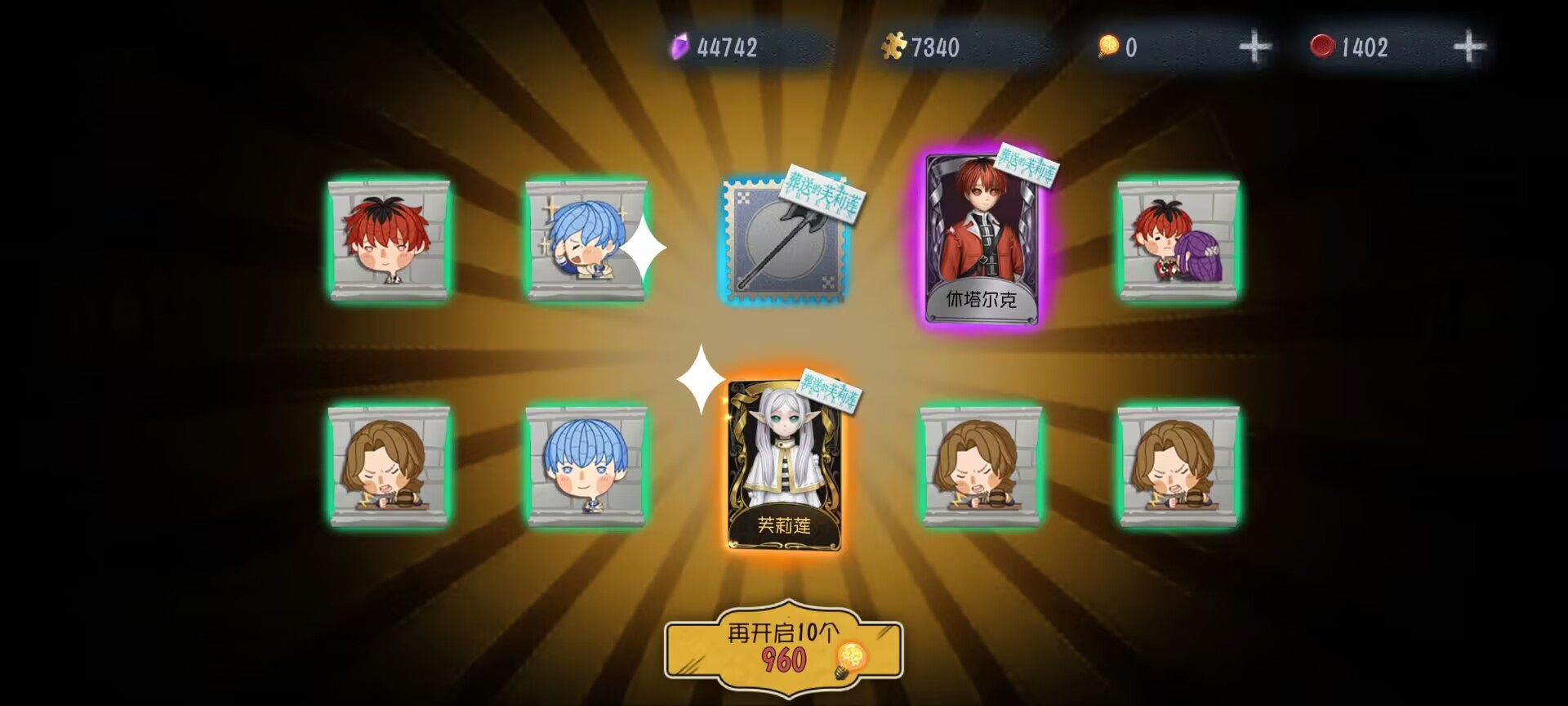Select the 休塔尔克 purple costume card
Screen dimensions: 1568x706
[x=981, y=239]
